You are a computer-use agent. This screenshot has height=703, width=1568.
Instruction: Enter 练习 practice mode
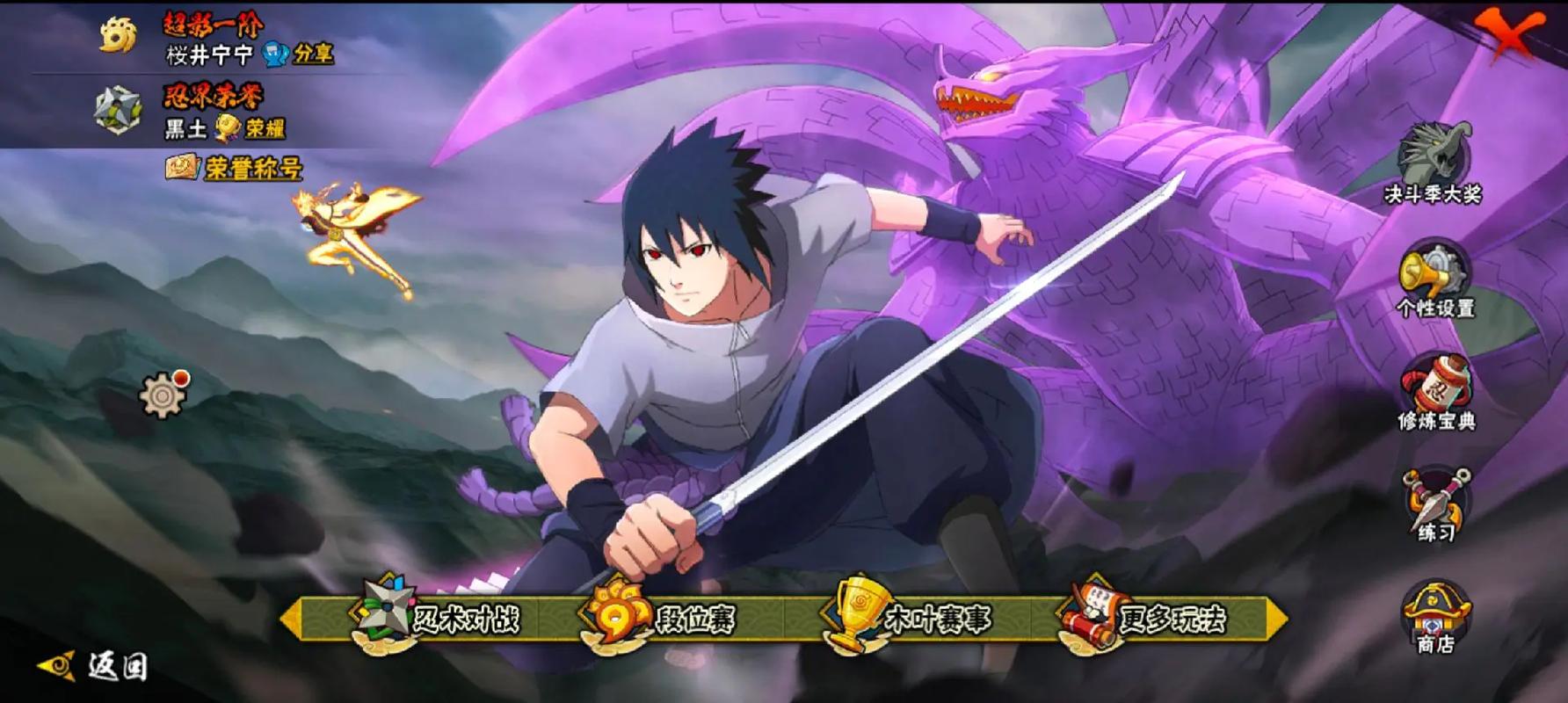tap(1435, 505)
